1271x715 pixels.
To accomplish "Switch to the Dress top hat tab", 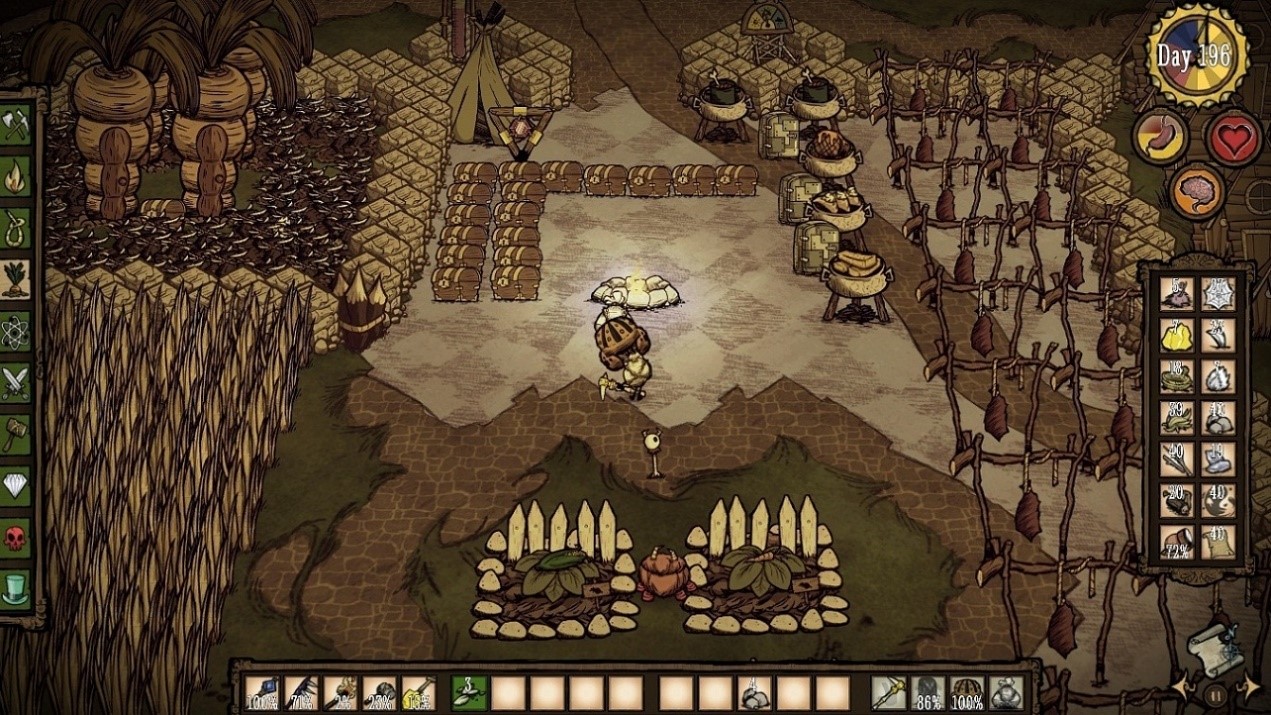I will click(16, 589).
